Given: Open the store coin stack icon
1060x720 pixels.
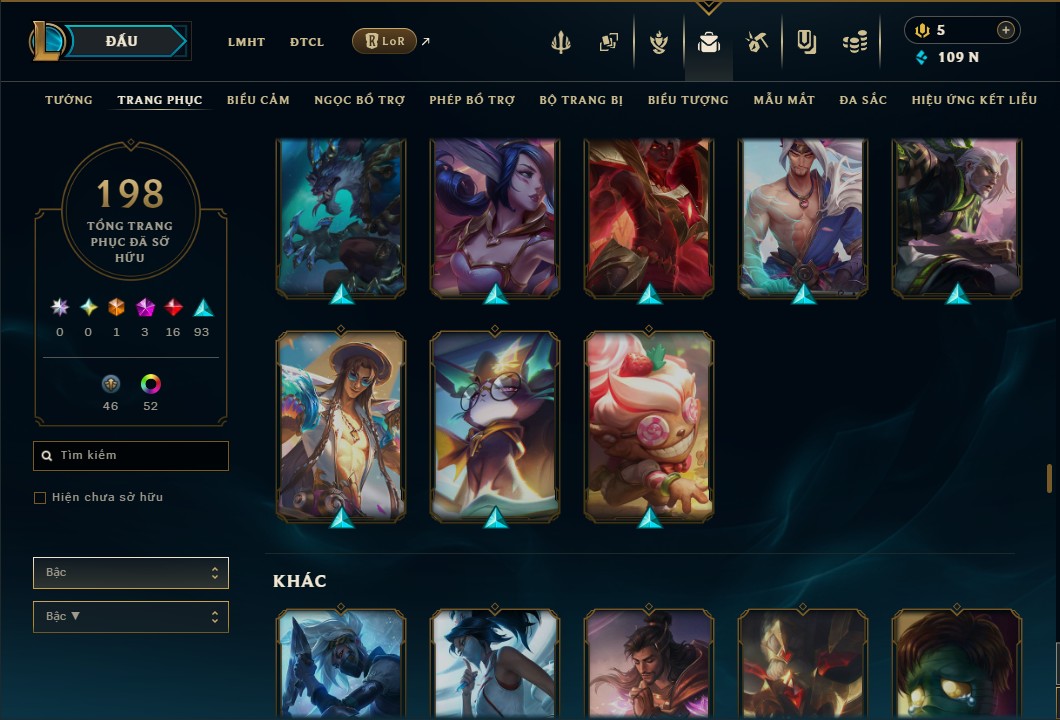Looking at the screenshot, I should [854, 42].
